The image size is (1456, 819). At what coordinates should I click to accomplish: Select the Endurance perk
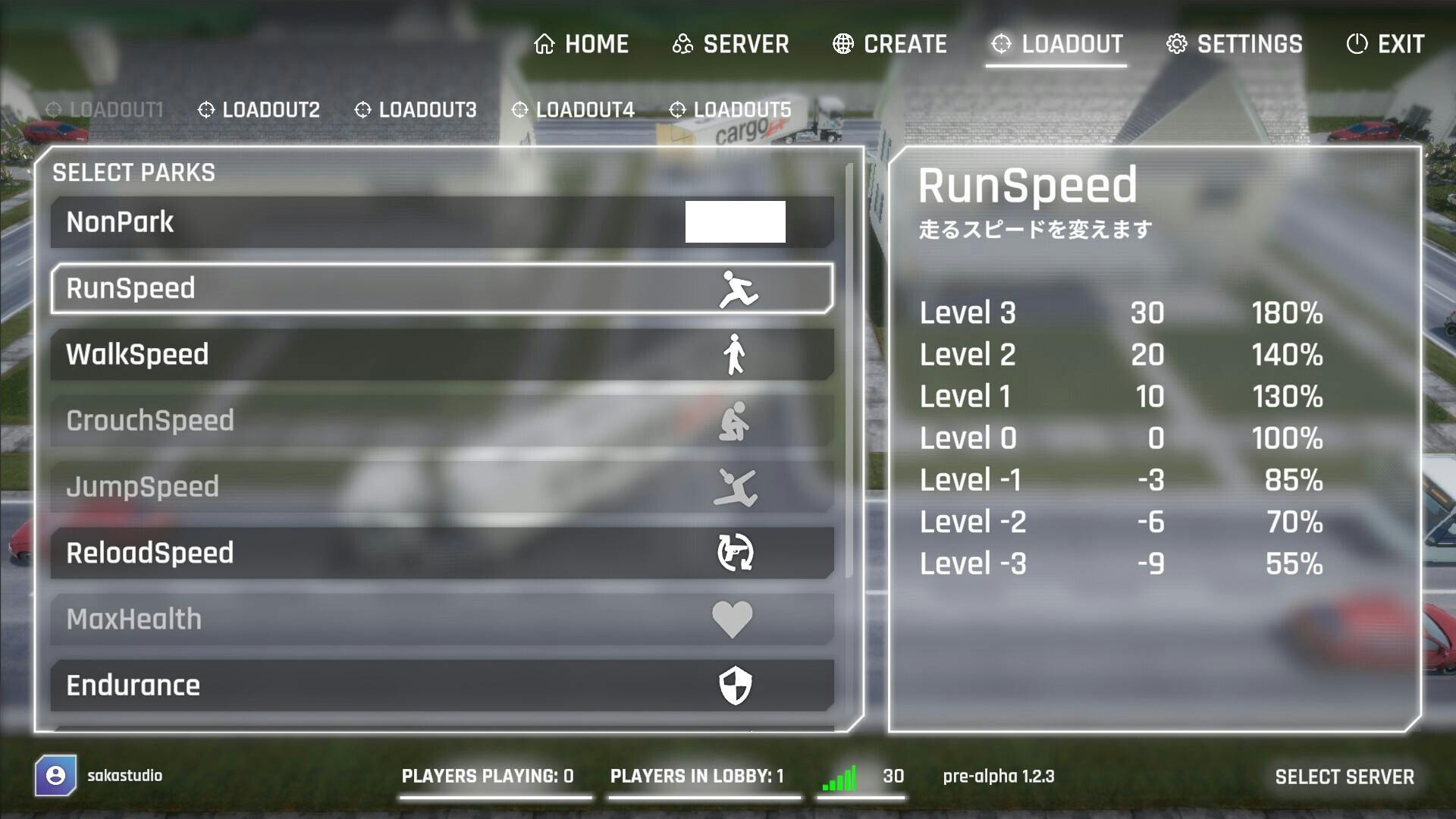pyautogui.click(x=442, y=686)
